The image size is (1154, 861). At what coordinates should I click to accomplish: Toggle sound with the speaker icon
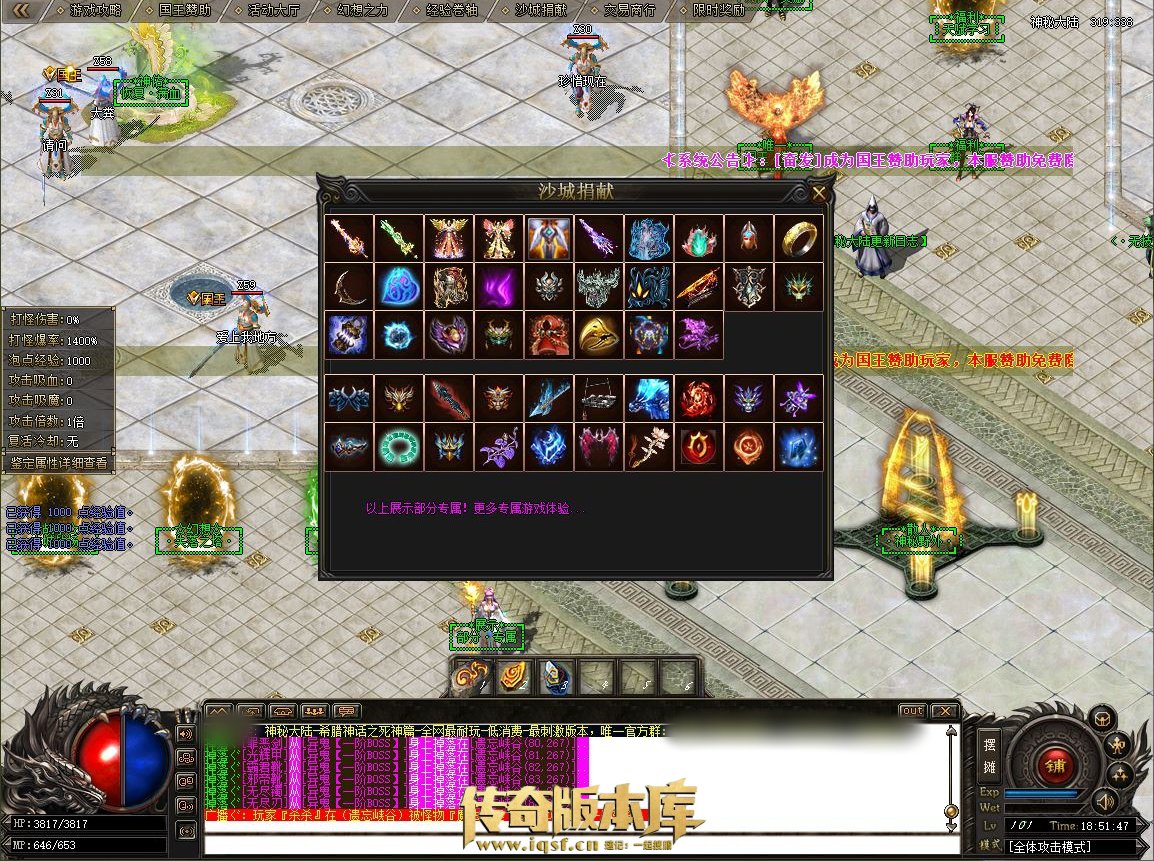click(x=1104, y=800)
